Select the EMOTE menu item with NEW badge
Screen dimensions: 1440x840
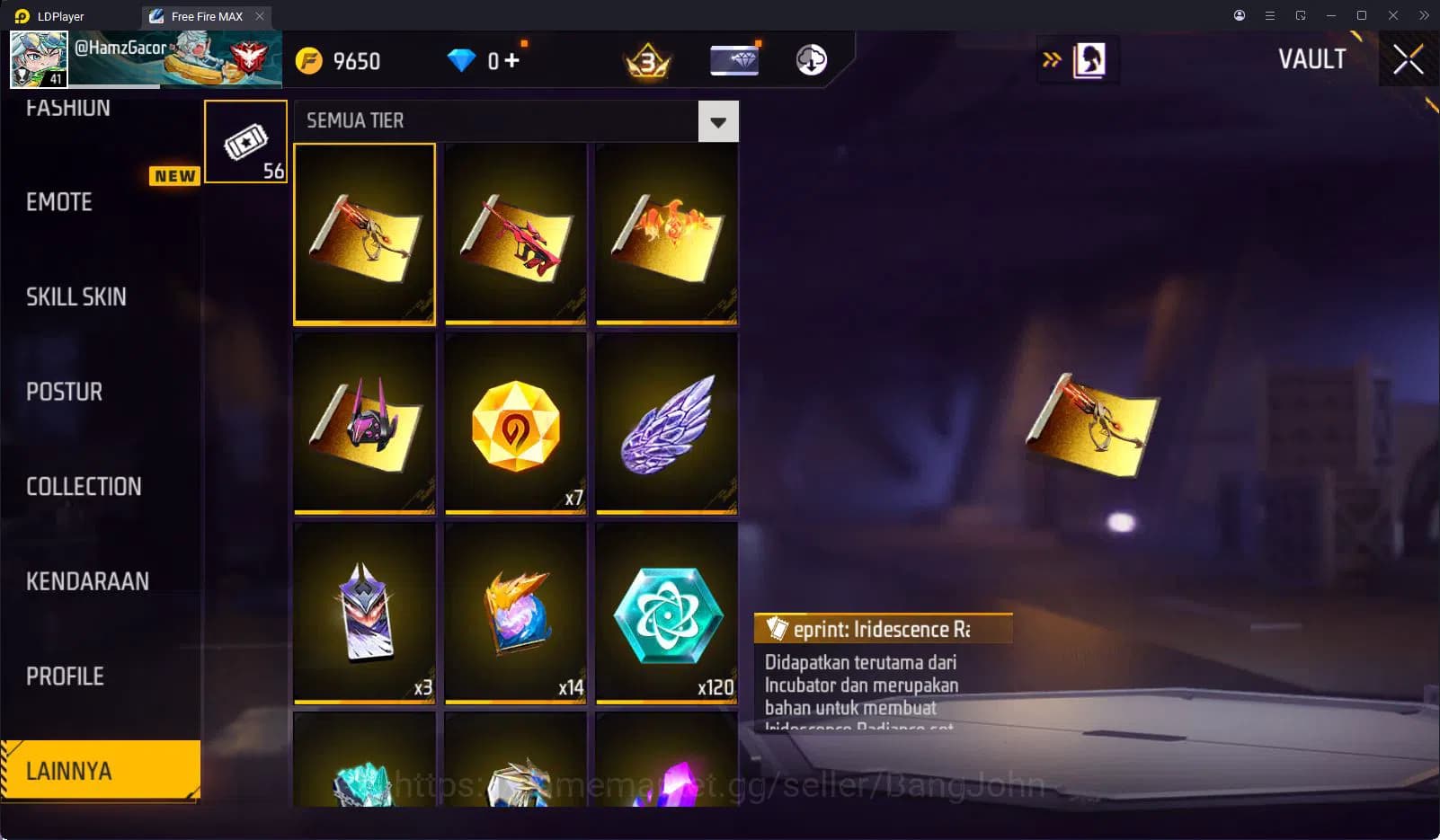tap(58, 201)
